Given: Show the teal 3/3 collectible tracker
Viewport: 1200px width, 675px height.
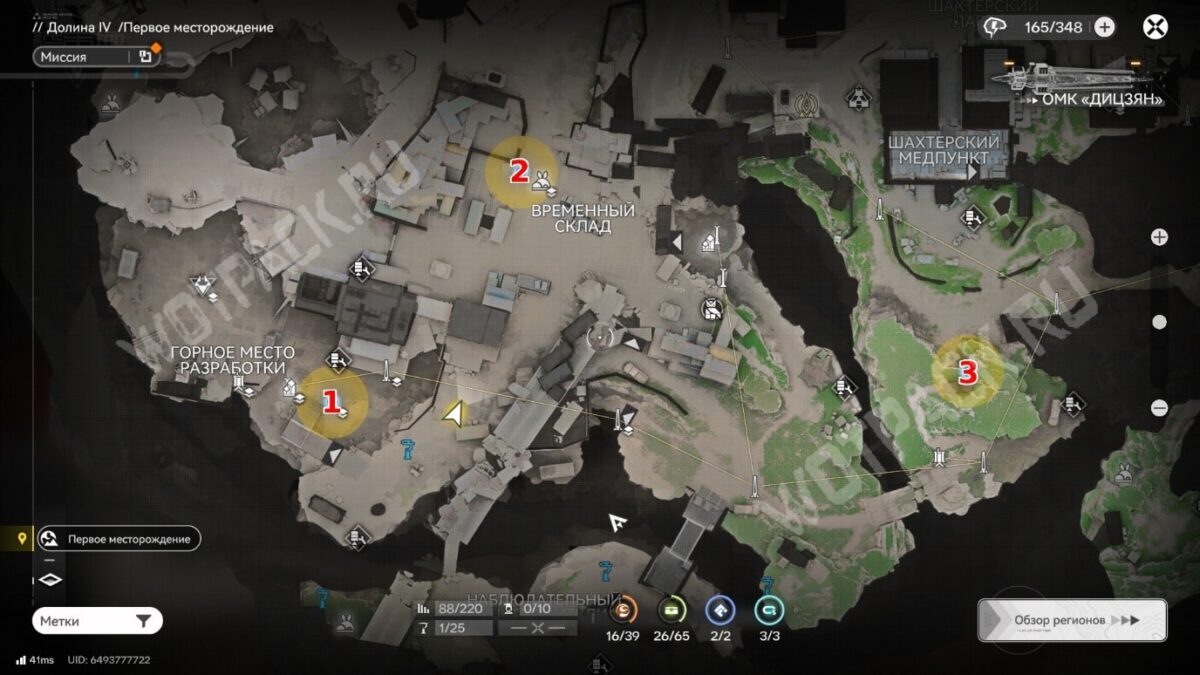Looking at the screenshot, I should coord(769,611).
